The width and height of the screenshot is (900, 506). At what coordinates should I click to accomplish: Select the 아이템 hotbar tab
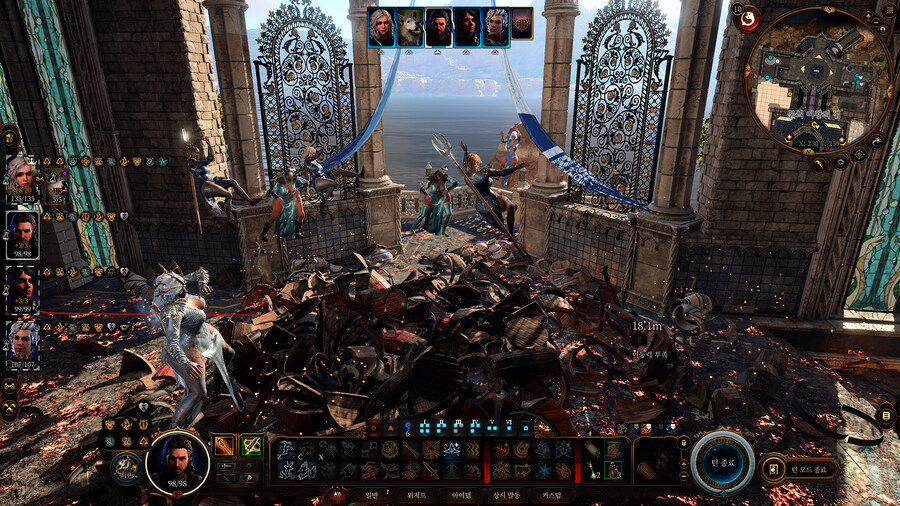[461, 495]
